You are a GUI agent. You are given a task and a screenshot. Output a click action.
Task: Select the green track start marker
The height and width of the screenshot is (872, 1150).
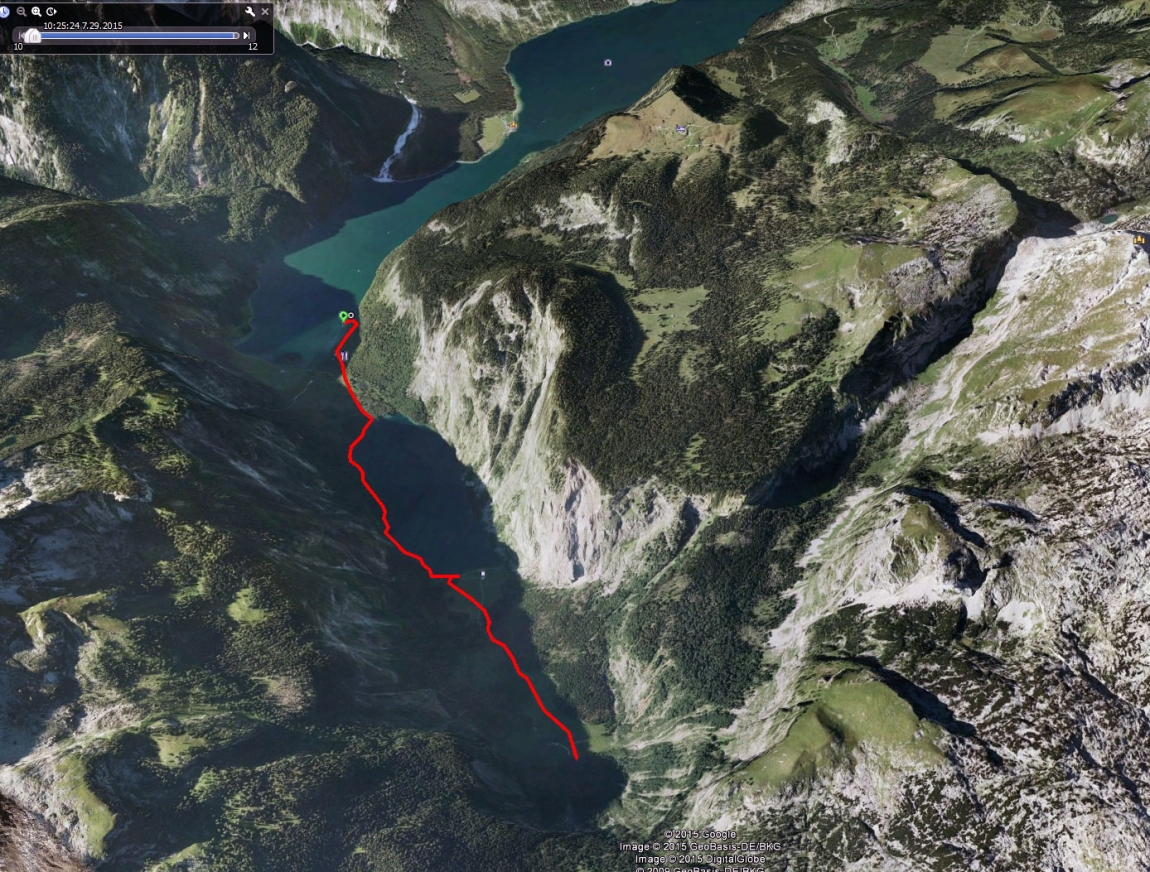[343, 316]
